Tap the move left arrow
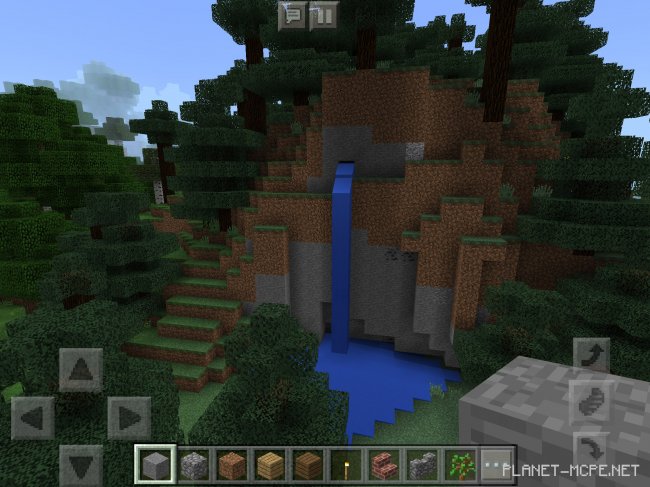The width and height of the screenshot is (650, 487). click(x=32, y=417)
